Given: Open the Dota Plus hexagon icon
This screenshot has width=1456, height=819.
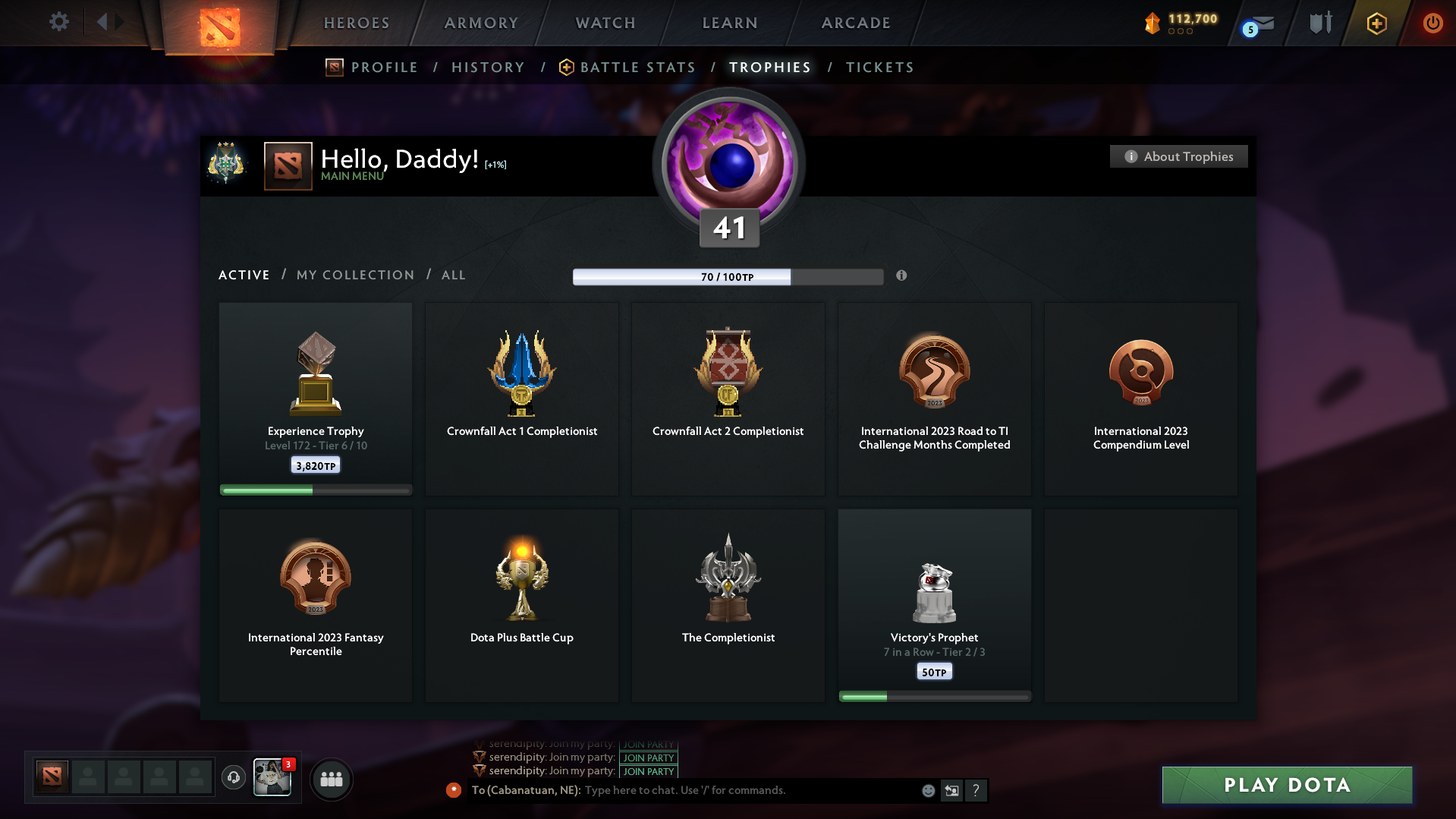Looking at the screenshot, I should (1376, 24).
